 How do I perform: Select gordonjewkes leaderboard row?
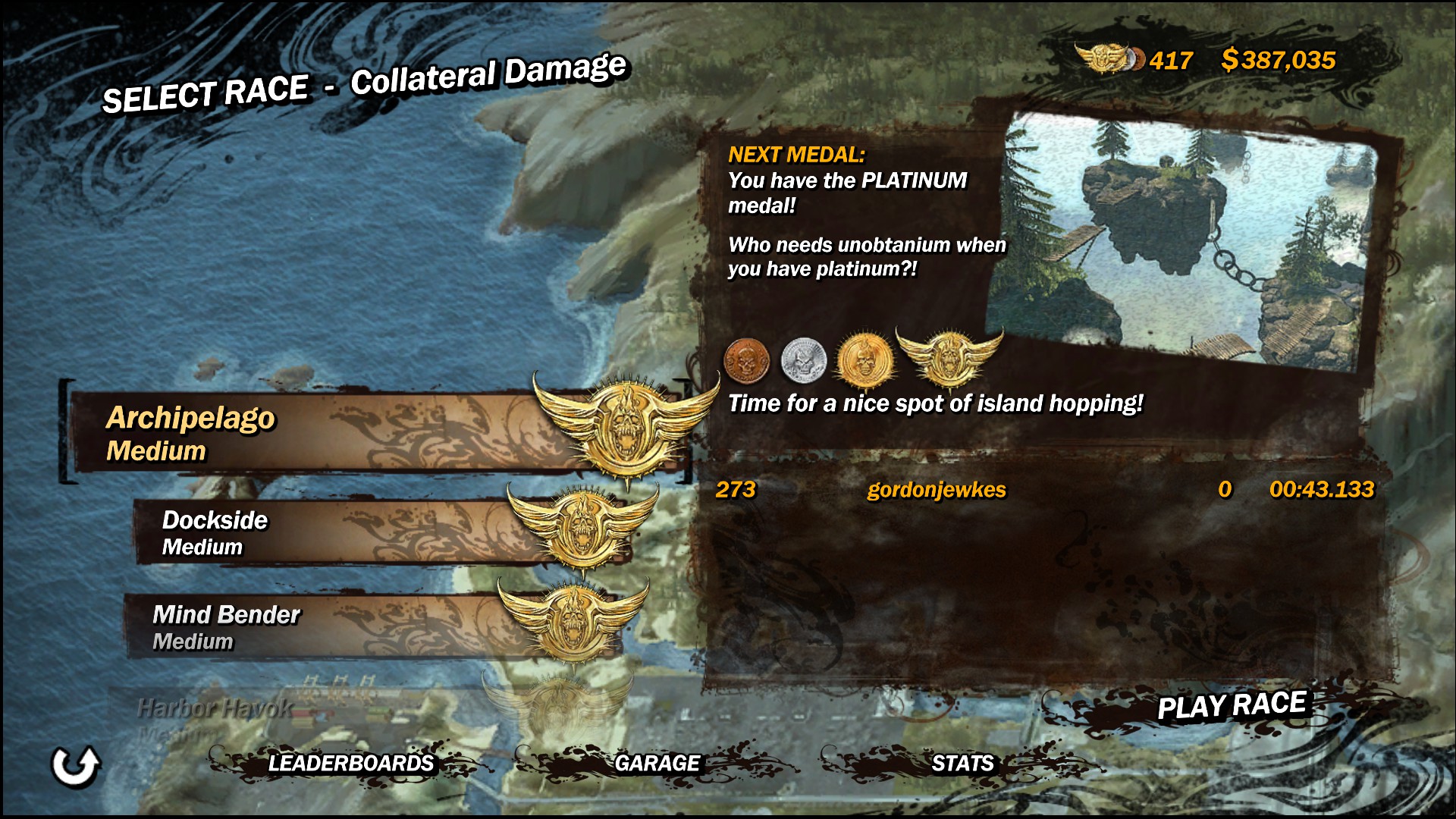[x=1044, y=490]
